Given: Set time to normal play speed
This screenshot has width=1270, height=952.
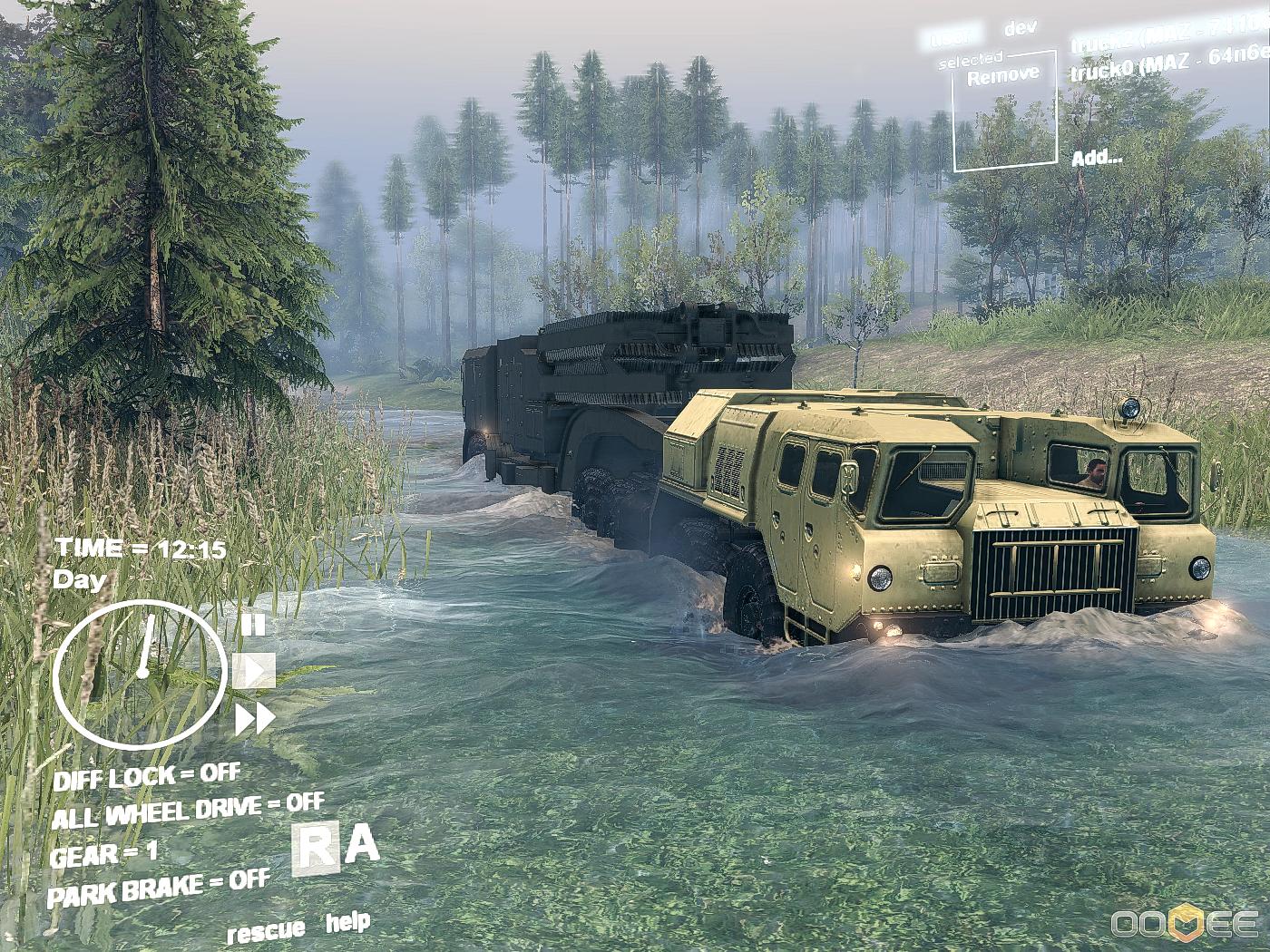Looking at the screenshot, I should click(254, 671).
